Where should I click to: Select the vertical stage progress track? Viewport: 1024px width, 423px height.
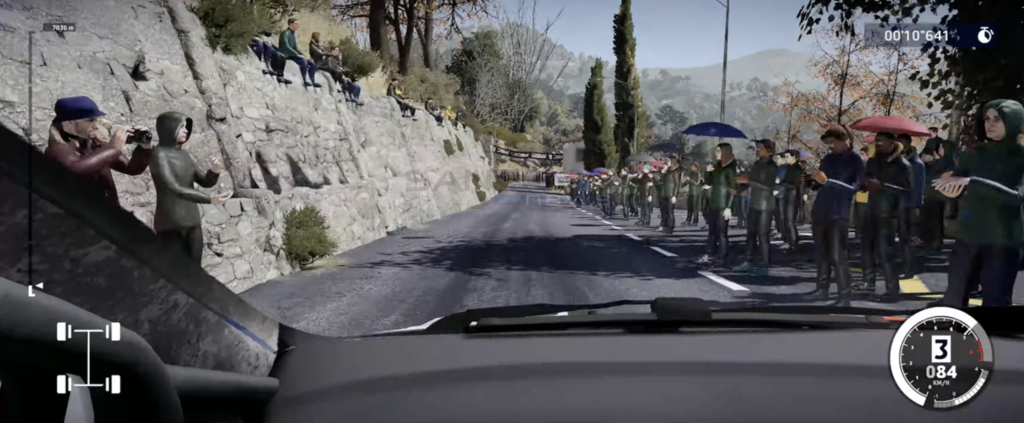pos(30,160)
